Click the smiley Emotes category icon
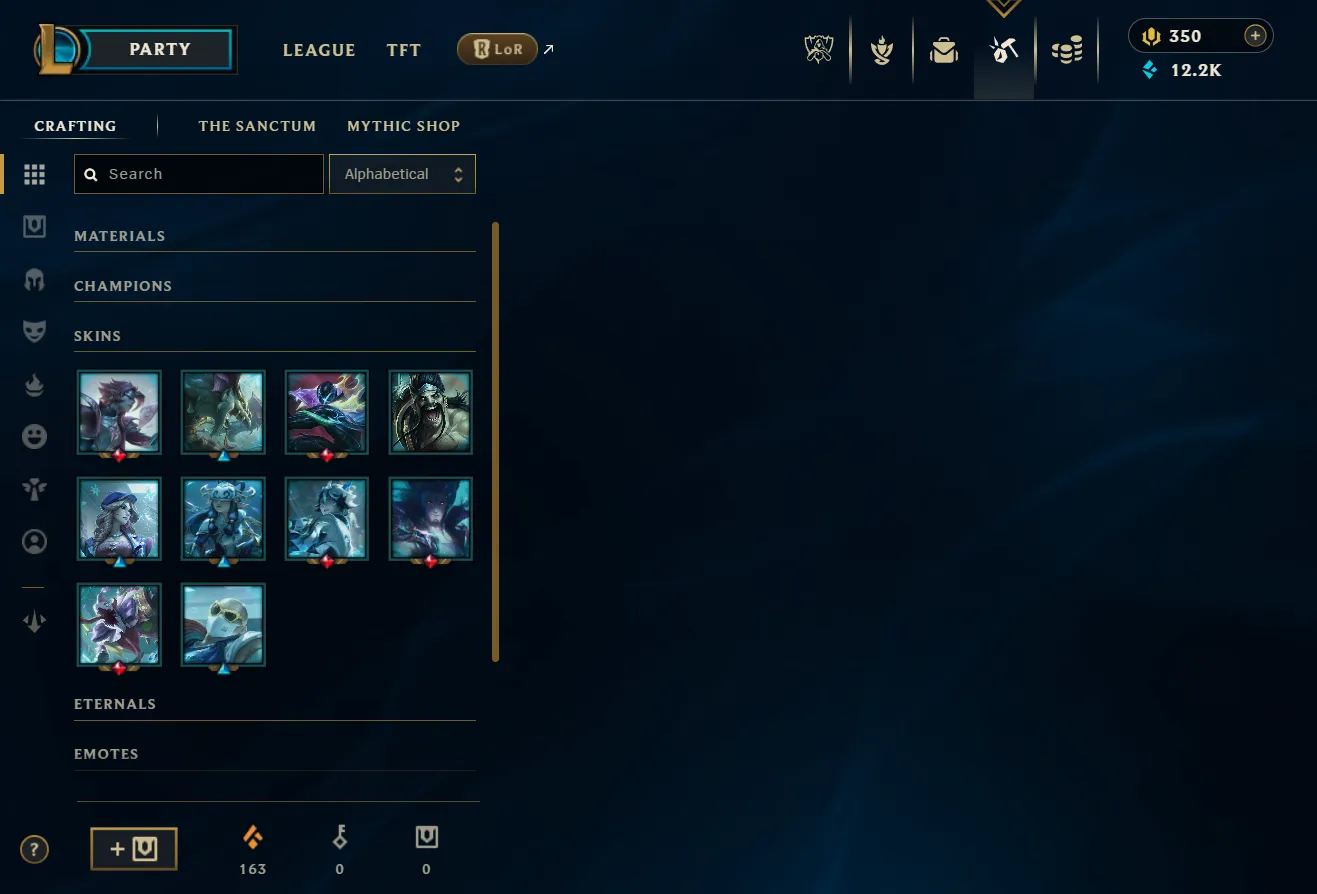The height and width of the screenshot is (894, 1317). pos(34,436)
